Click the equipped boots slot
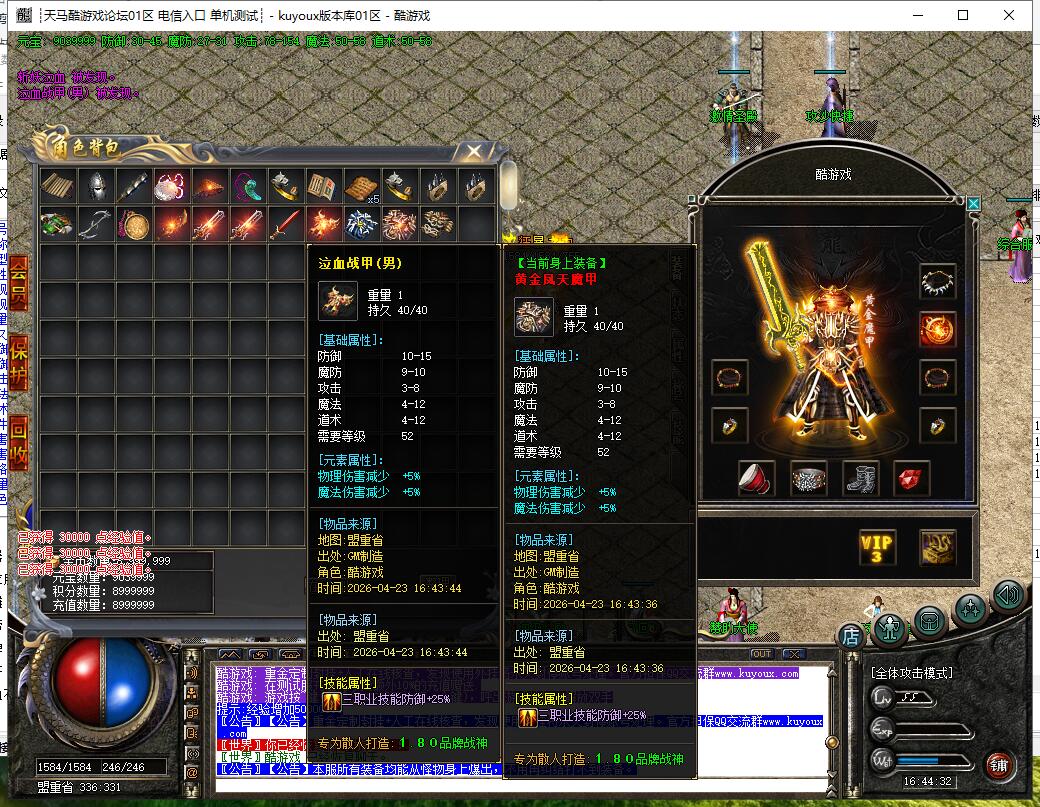Image resolution: width=1040 pixels, height=807 pixels. (860, 478)
